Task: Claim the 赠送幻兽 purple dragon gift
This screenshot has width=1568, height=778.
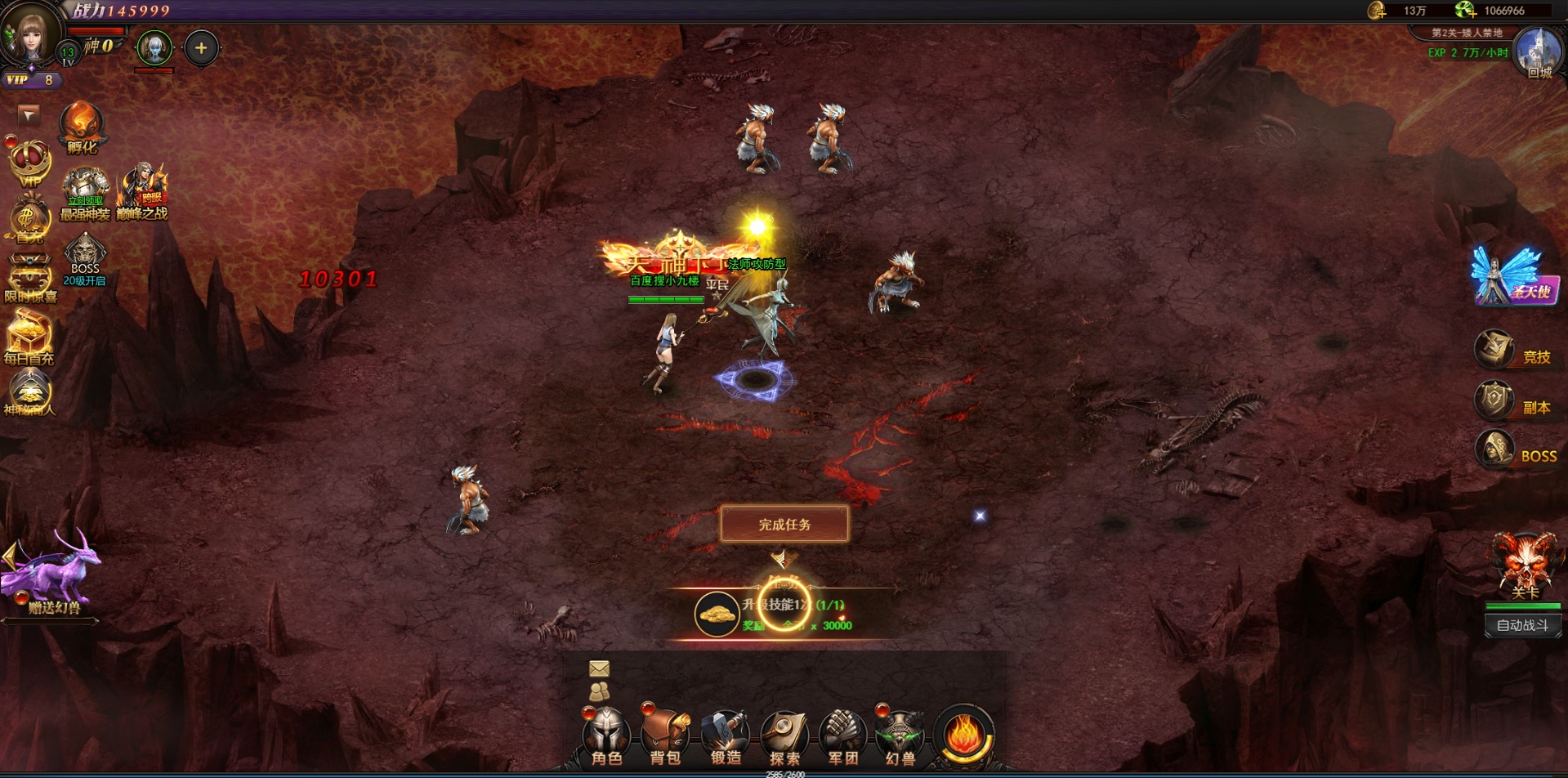Action: (x=54, y=572)
